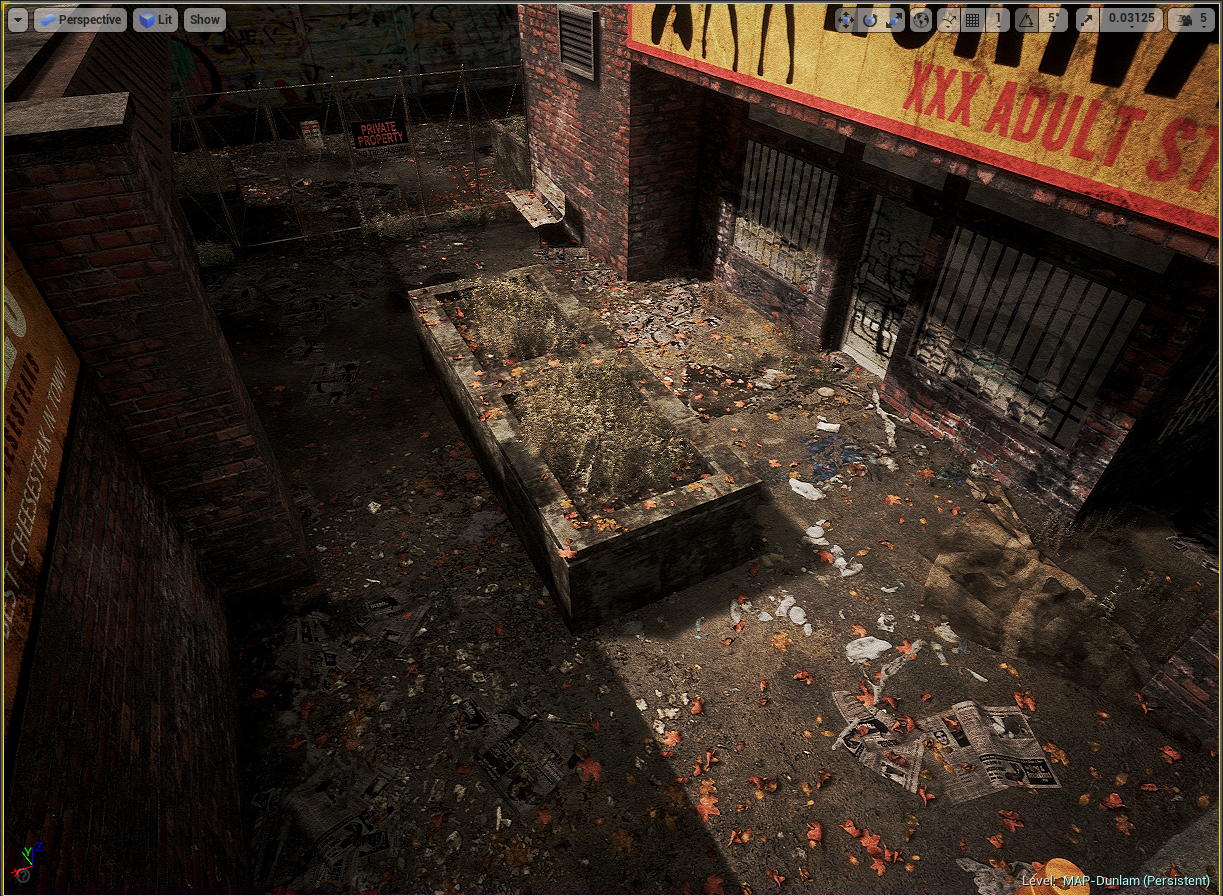The width and height of the screenshot is (1223, 896).
Task: Toggle scale snapping arrow icon
Action: point(1086,20)
